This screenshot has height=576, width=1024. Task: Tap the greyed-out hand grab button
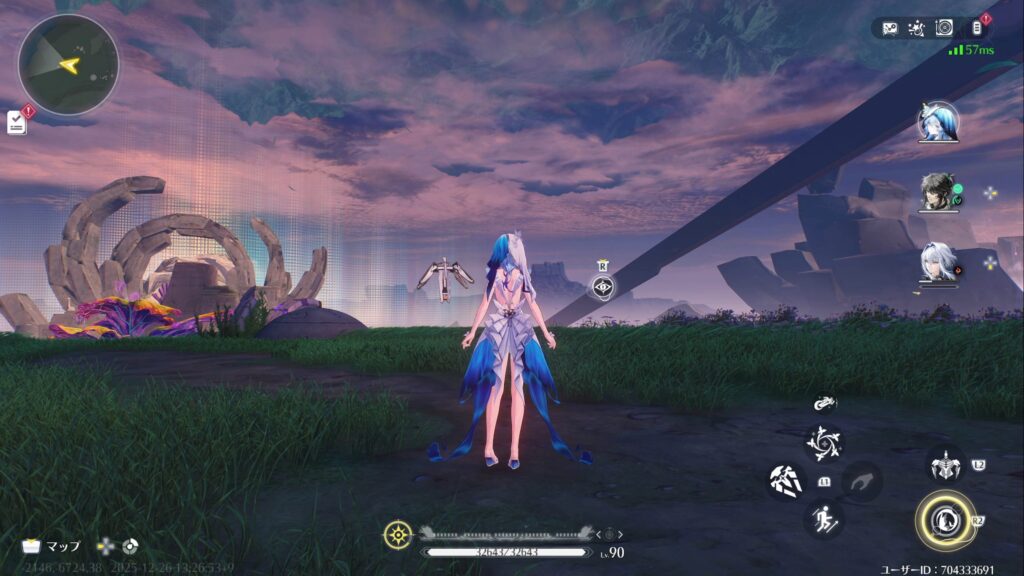(861, 481)
